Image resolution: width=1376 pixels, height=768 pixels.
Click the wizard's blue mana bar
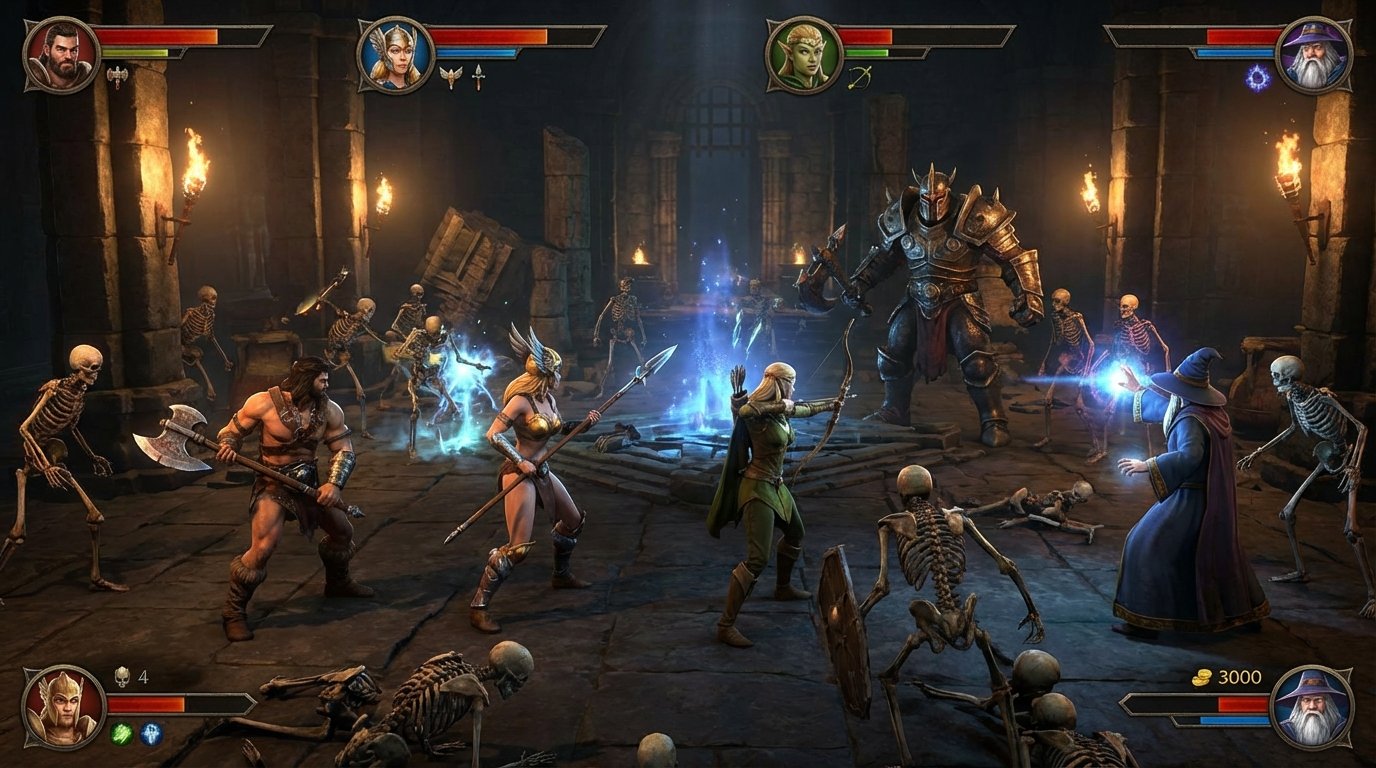click(x=1234, y=51)
